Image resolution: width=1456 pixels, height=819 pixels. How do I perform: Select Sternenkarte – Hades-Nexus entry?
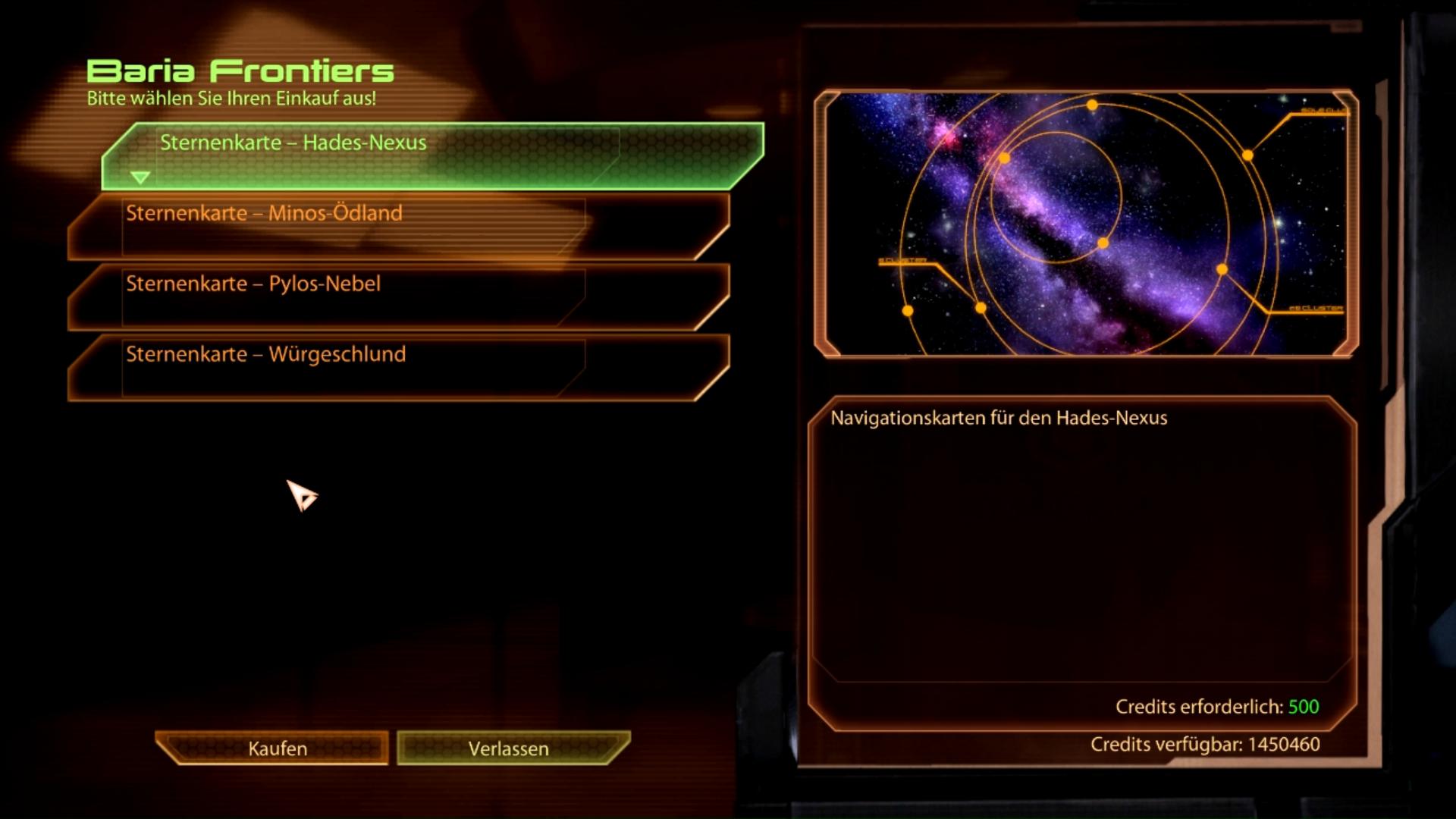pyautogui.click(x=432, y=155)
